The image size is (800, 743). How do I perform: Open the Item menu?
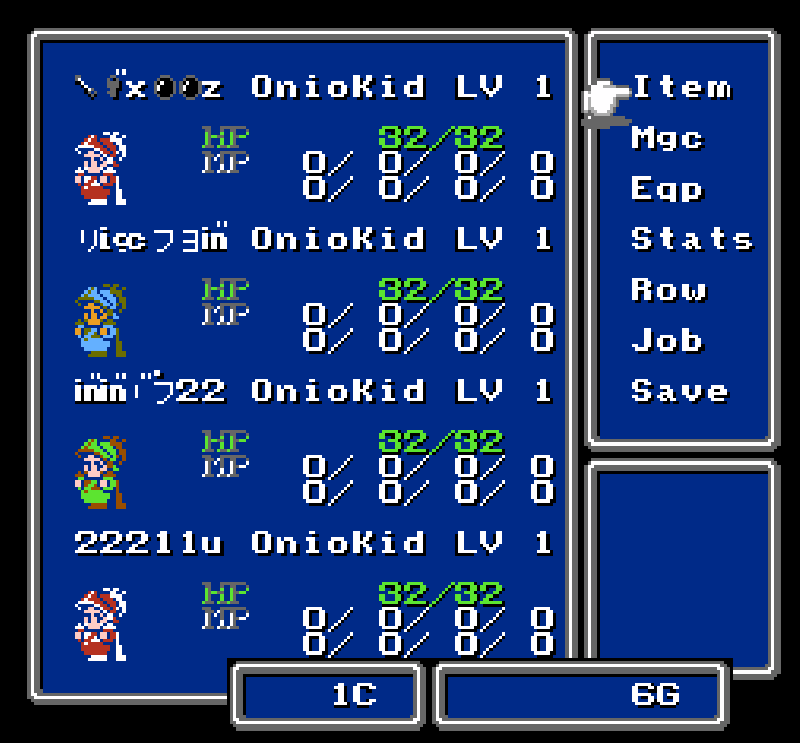click(681, 88)
